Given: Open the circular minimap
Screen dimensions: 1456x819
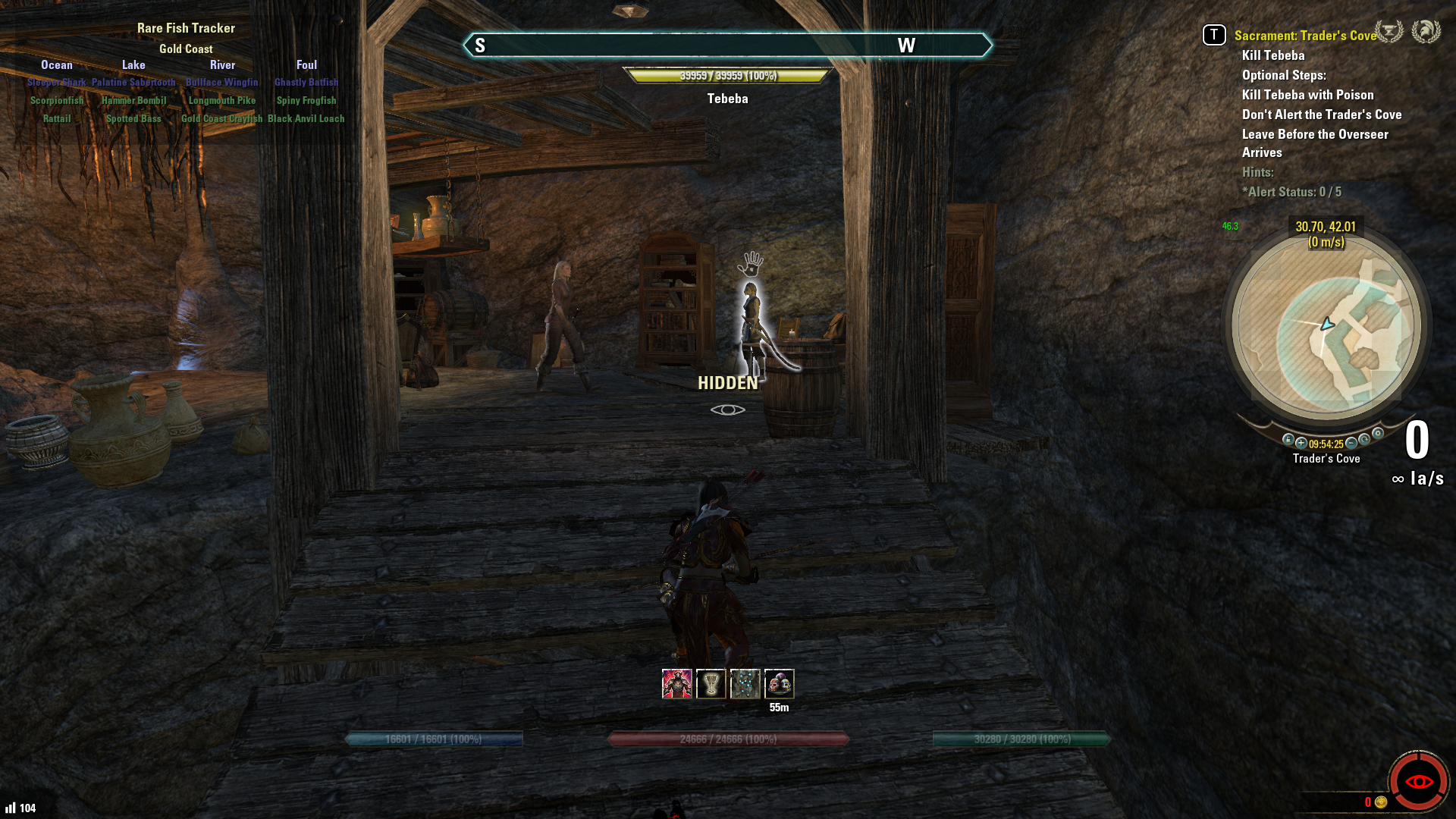Looking at the screenshot, I should pyautogui.click(x=1326, y=326).
